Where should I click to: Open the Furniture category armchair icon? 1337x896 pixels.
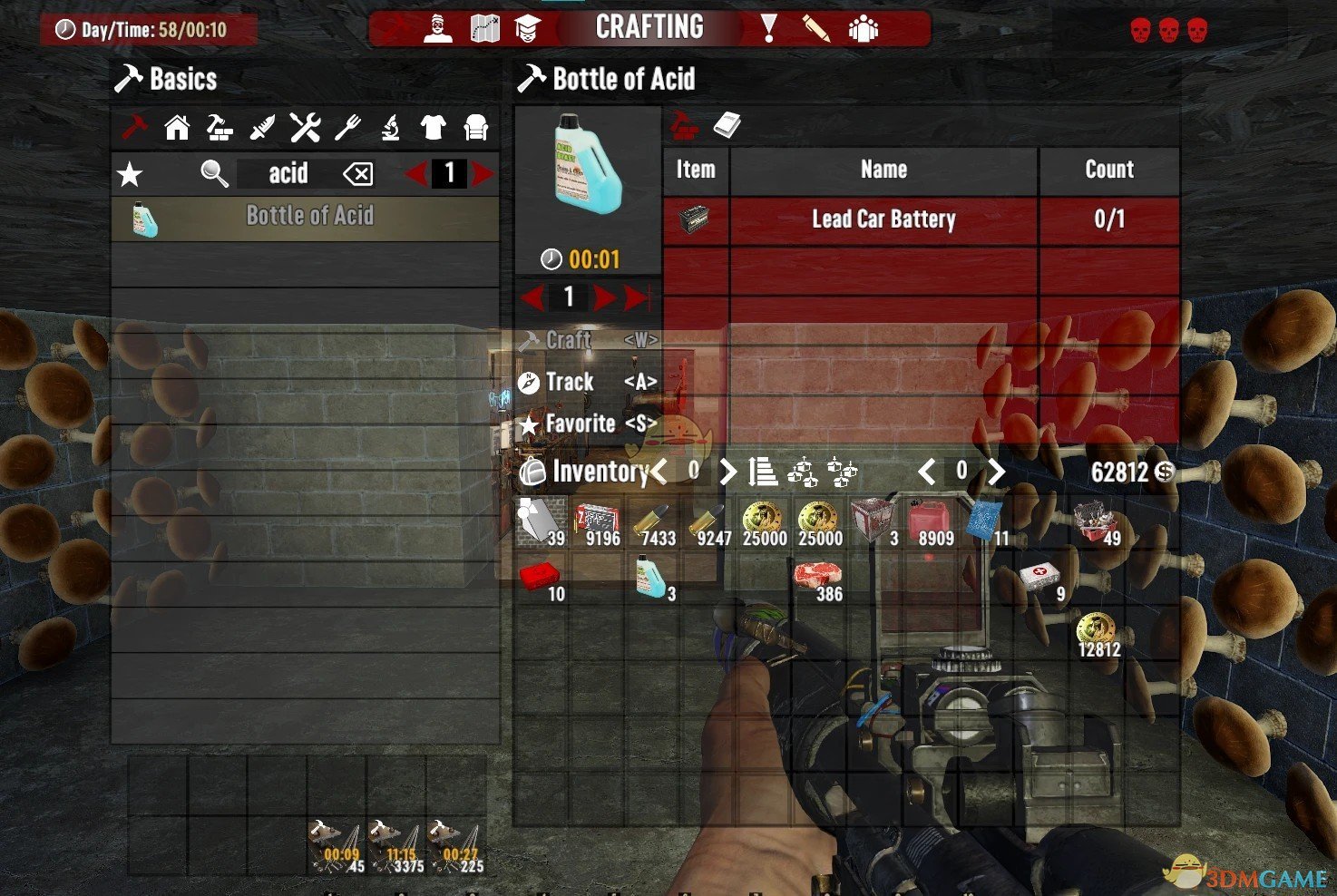475,127
